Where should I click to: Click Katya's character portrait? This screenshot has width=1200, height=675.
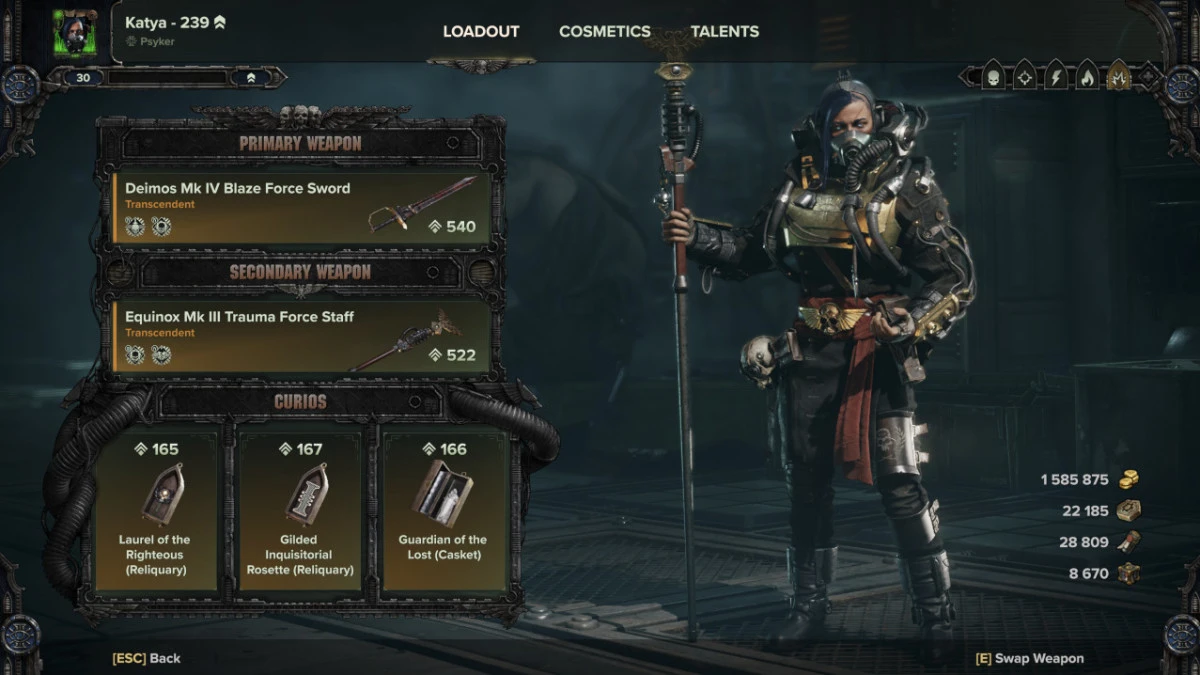coord(73,32)
